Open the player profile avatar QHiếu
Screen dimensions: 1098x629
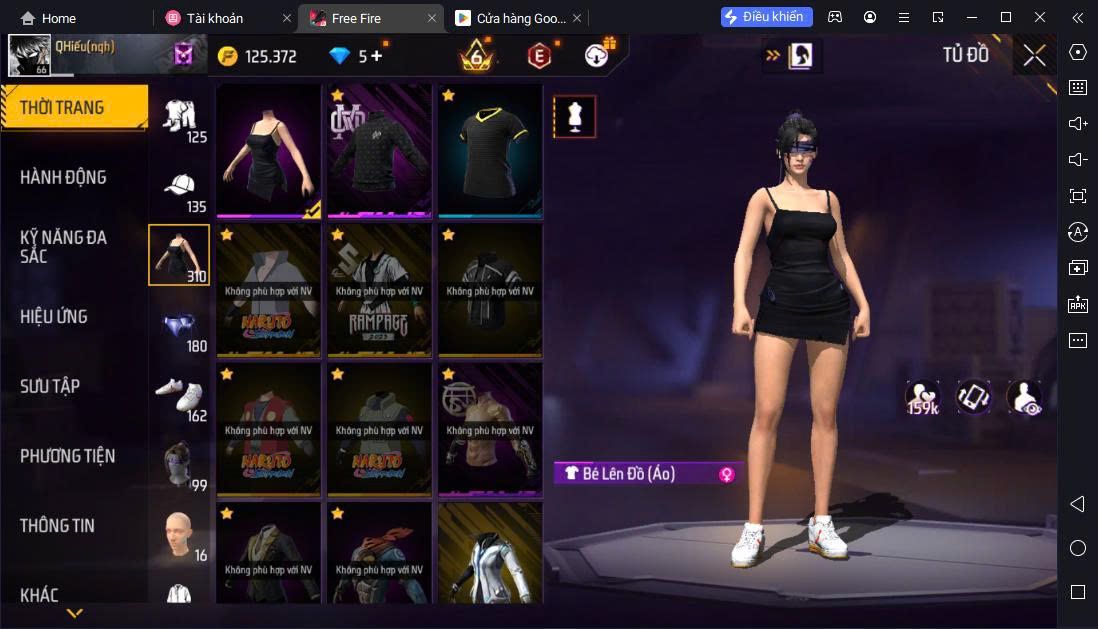coord(30,56)
